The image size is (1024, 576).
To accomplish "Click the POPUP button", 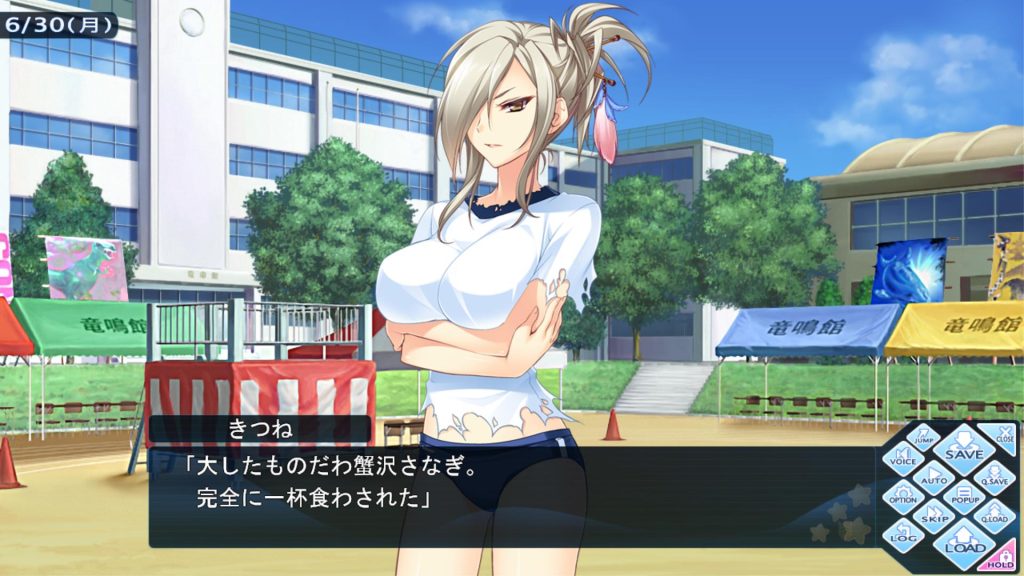I will (964, 497).
